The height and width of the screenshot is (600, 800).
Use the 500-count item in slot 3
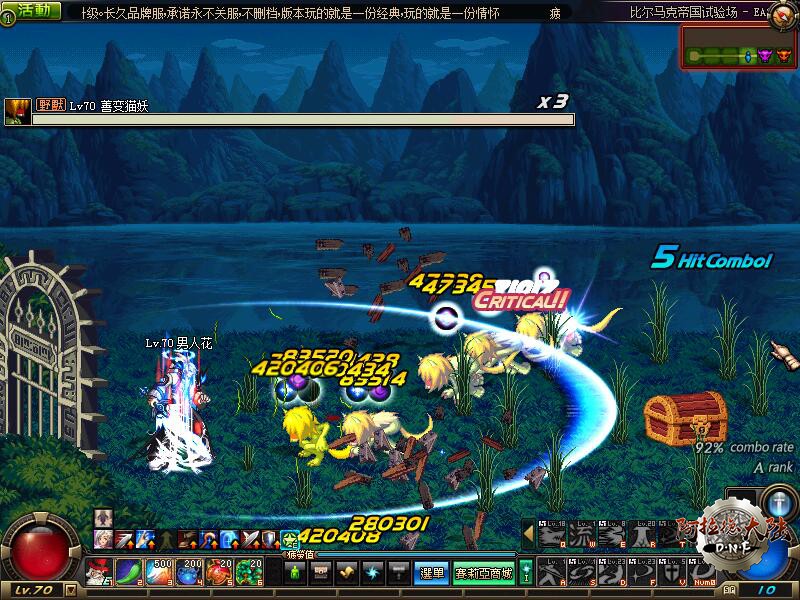point(159,573)
